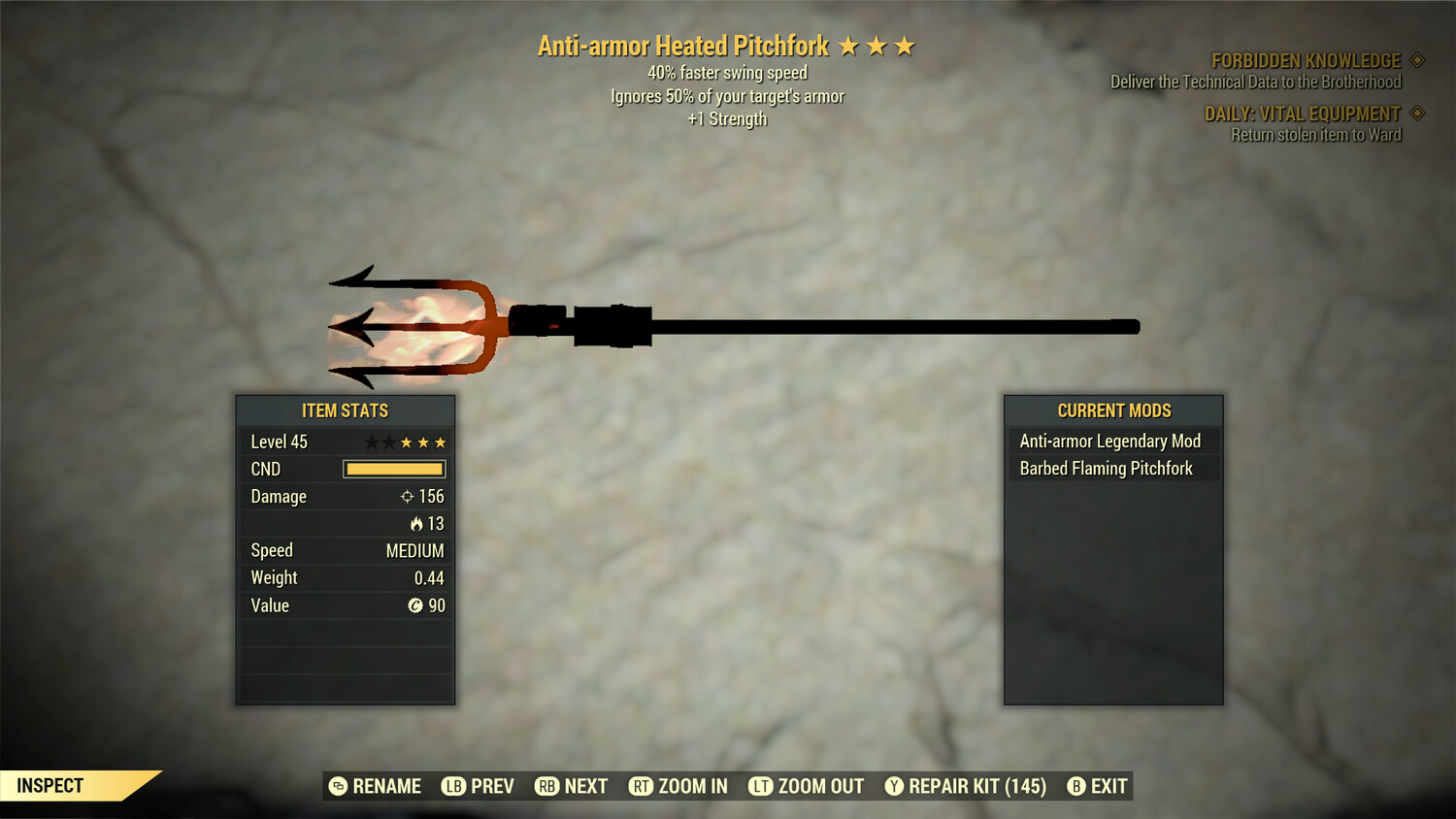
Task: Click the CND condition bar
Action: [x=393, y=469]
